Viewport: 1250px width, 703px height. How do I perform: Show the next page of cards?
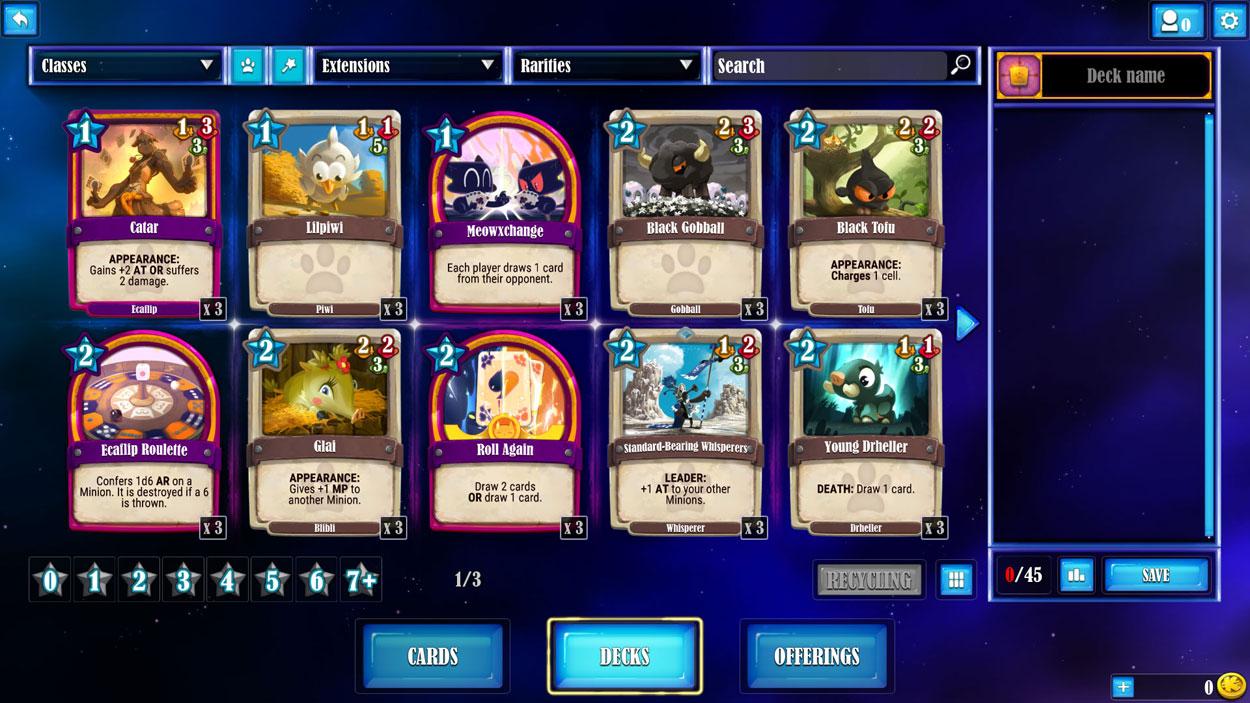pos(966,323)
